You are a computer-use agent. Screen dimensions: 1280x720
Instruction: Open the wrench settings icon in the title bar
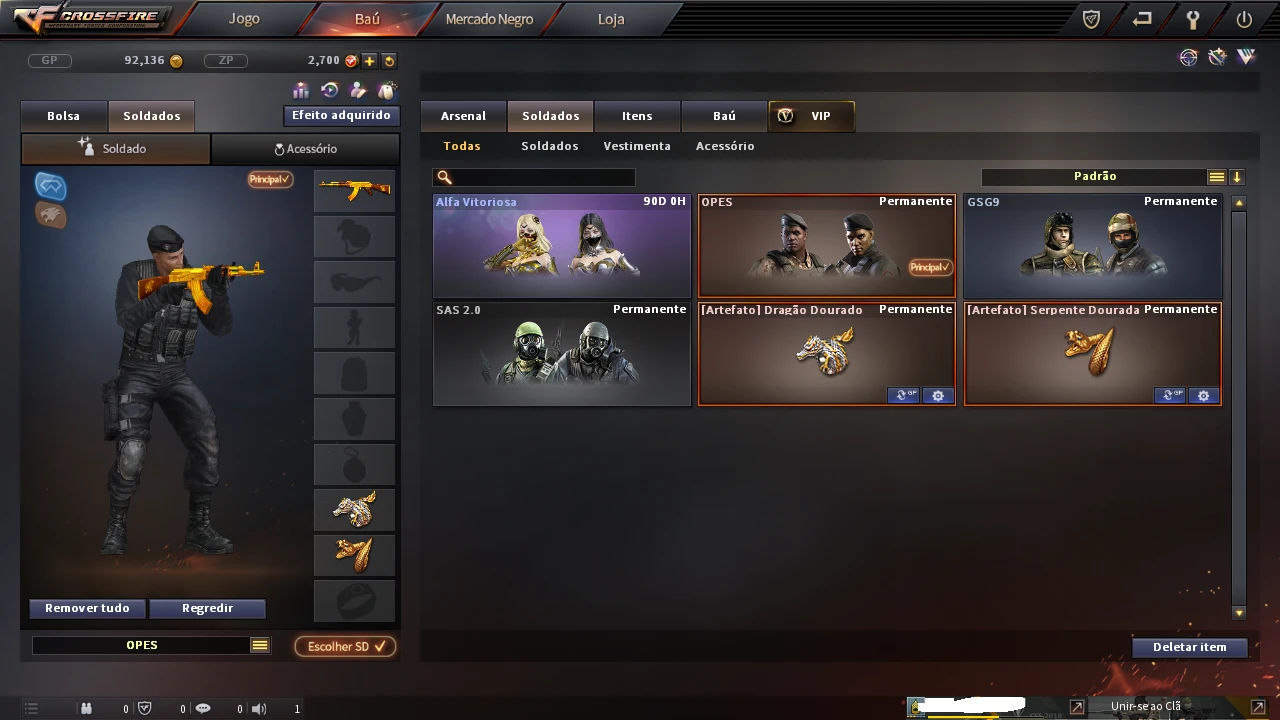tap(1193, 19)
